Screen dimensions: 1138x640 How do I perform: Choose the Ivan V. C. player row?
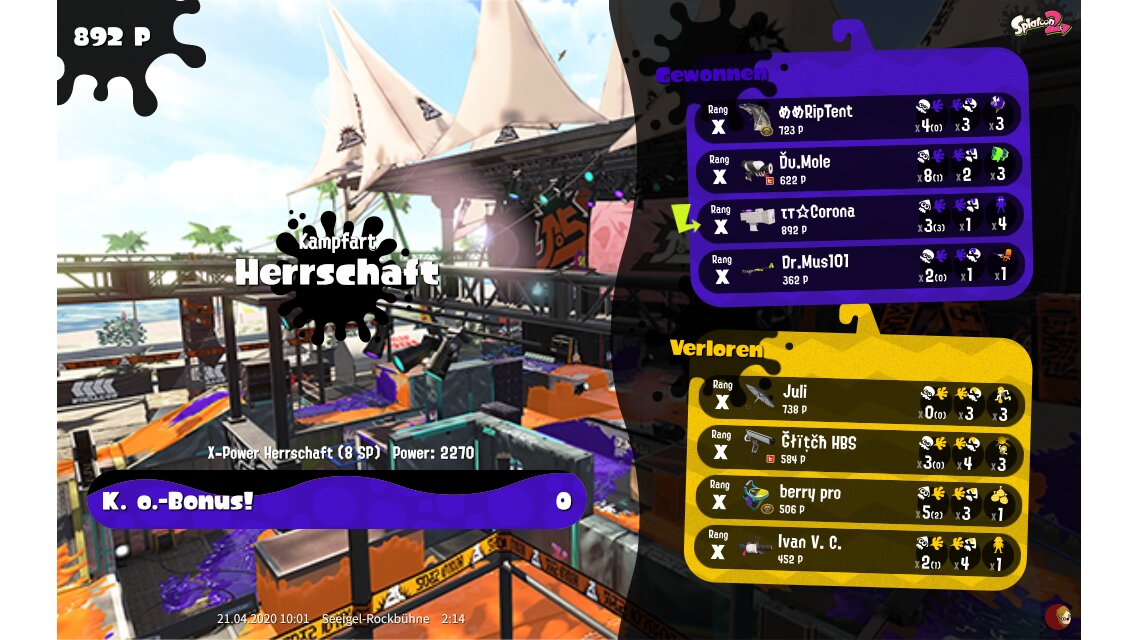pyautogui.click(x=858, y=551)
